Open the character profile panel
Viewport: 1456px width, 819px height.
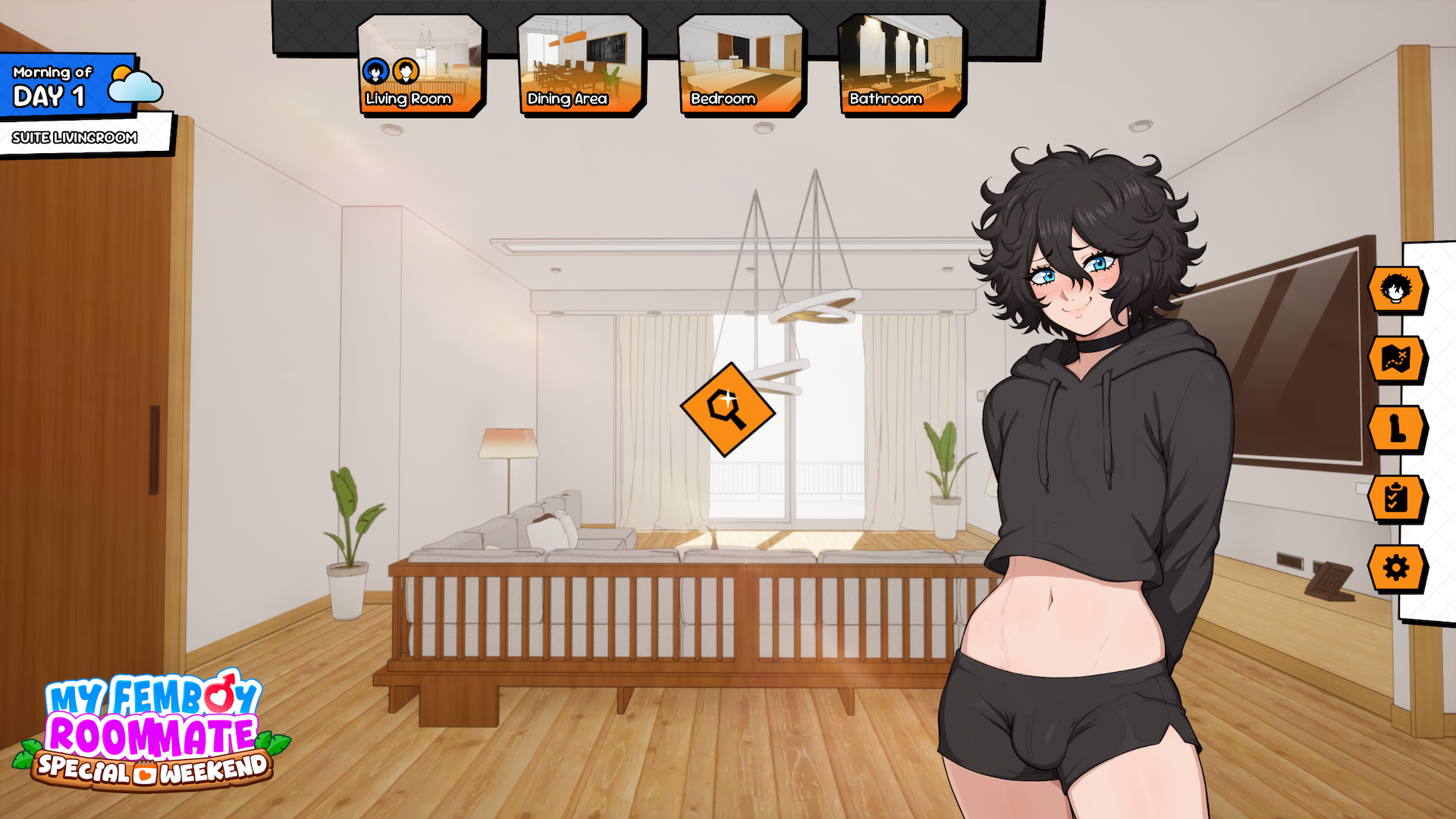[x=1397, y=288]
